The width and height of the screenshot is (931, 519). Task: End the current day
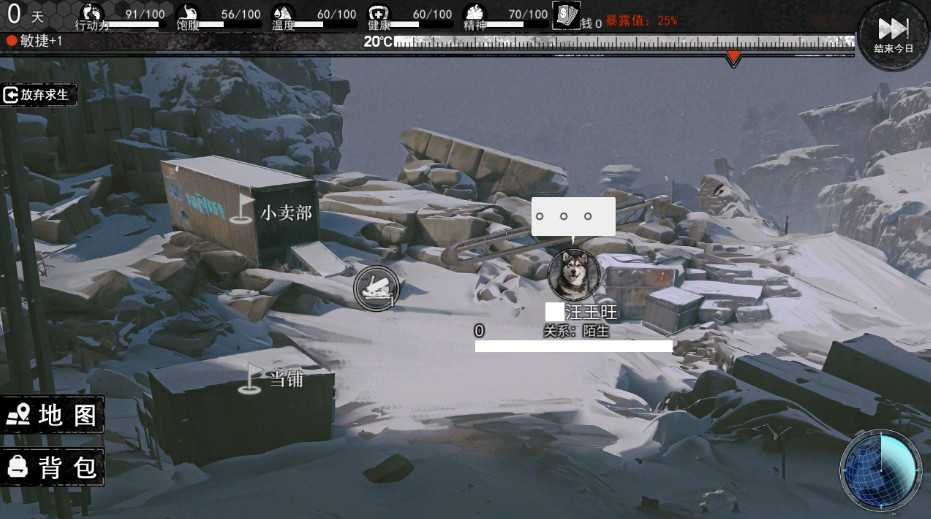pyautogui.click(x=893, y=34)
